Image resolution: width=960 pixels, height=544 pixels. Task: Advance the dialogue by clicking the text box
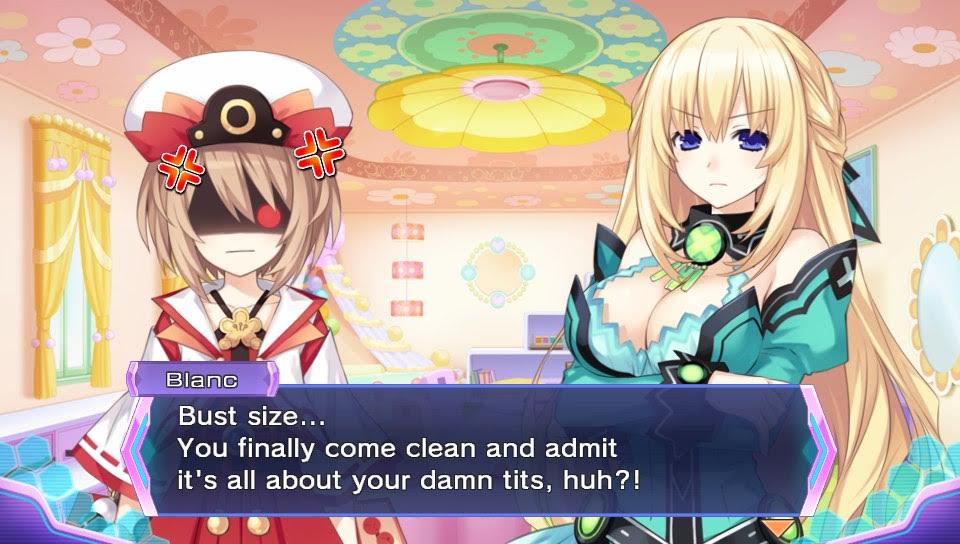pyautogui.click(x=478, y=450)
